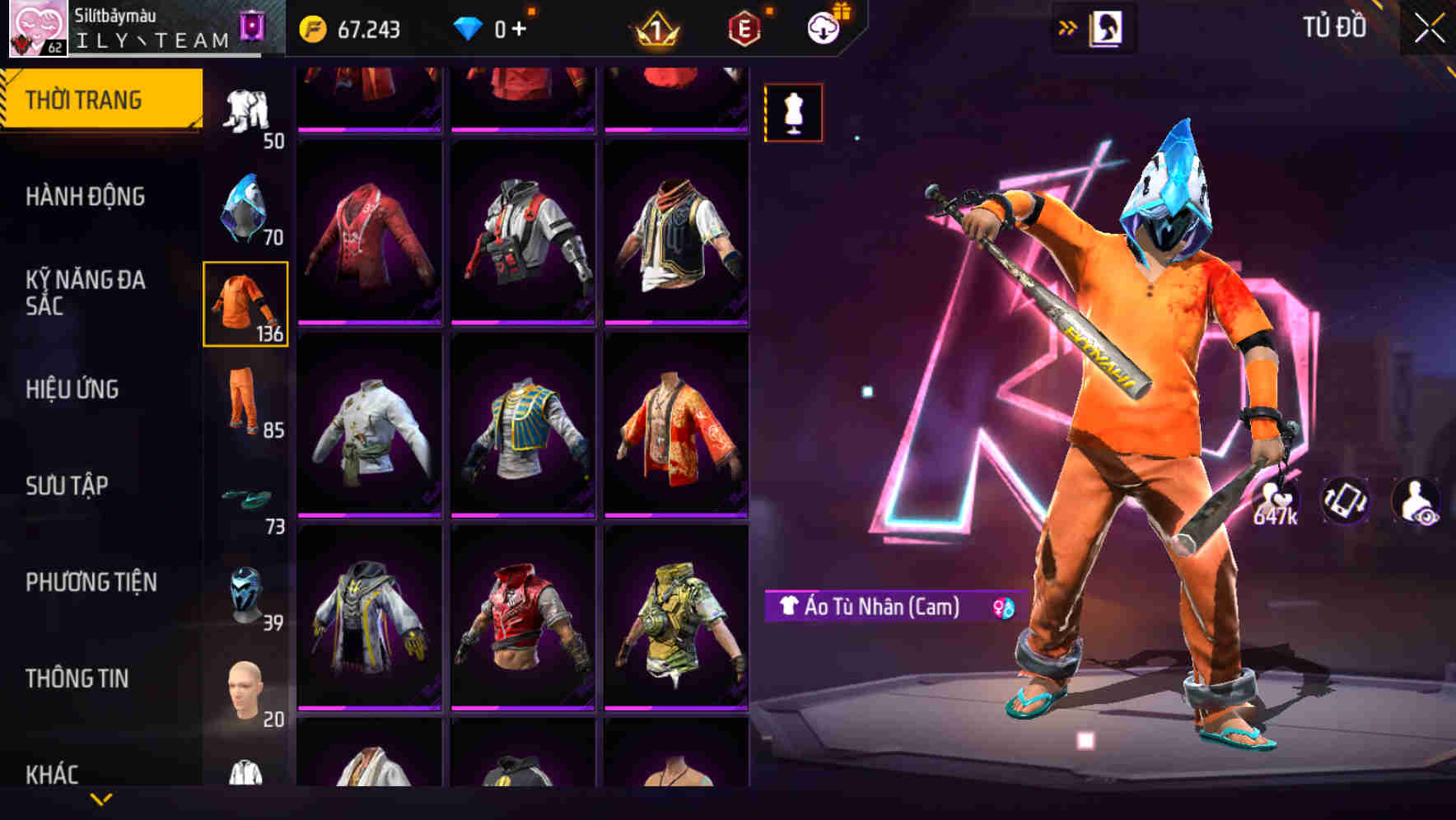Viewport: 1456px width, 820px height.
Task: Open the mask slot category showing 39 items
Action: point(245,594)
